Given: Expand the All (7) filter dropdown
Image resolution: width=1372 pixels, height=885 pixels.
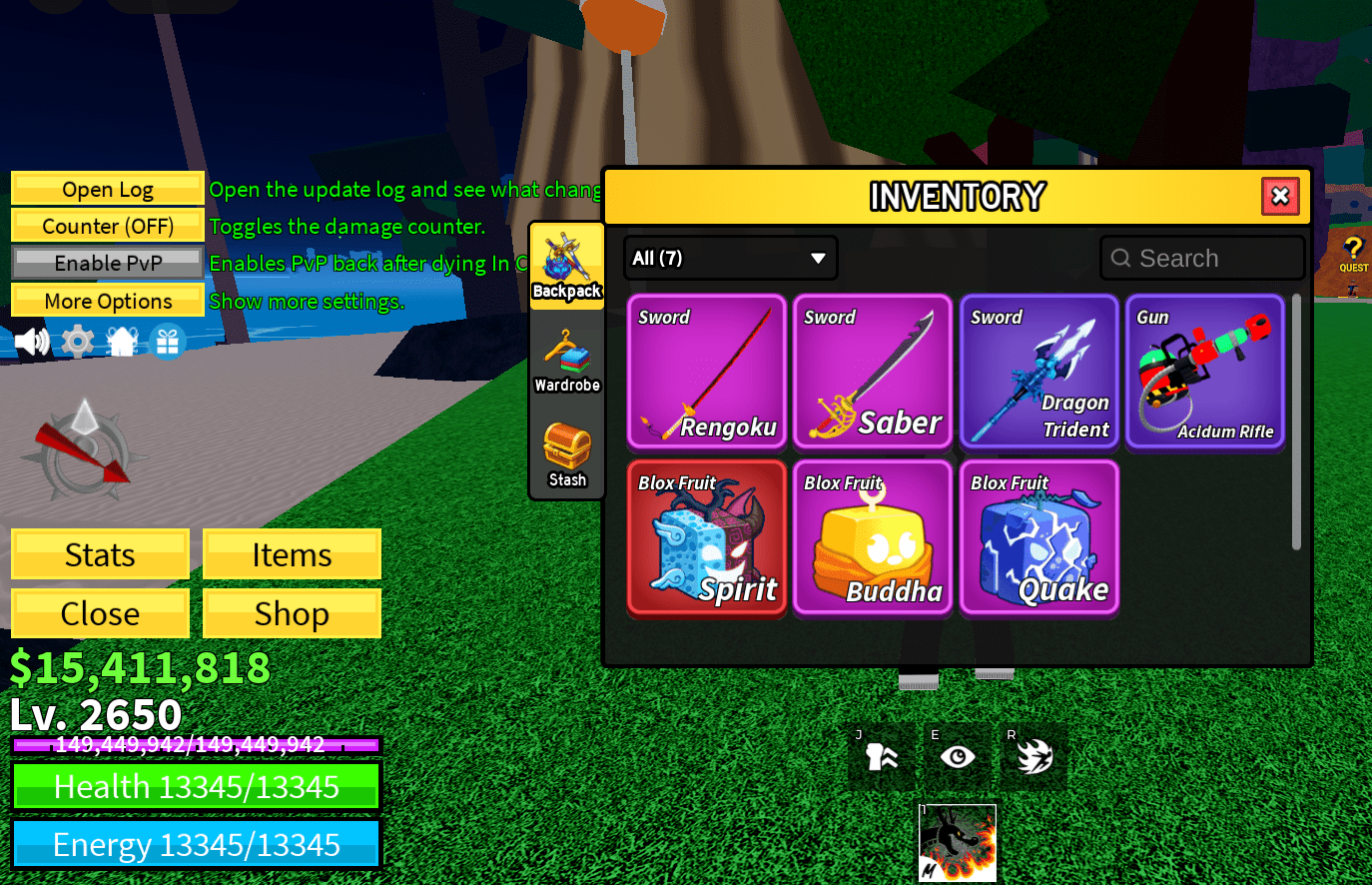Looking at the screenshot, I should (730, 258).
